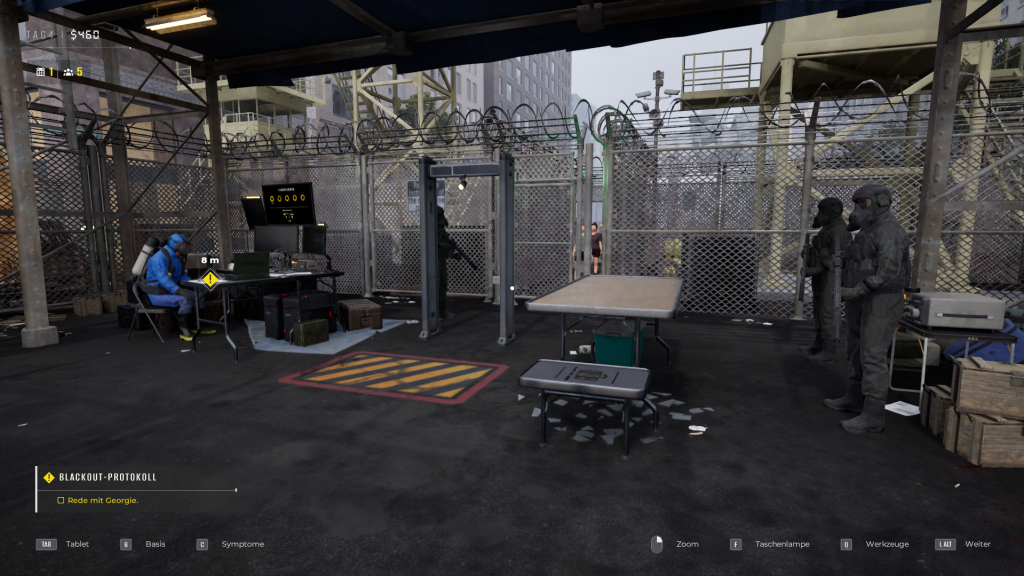The image size is (1024, 576).
Task: Click the yellow 8 m waypoint marker
Action: [210, 279]
